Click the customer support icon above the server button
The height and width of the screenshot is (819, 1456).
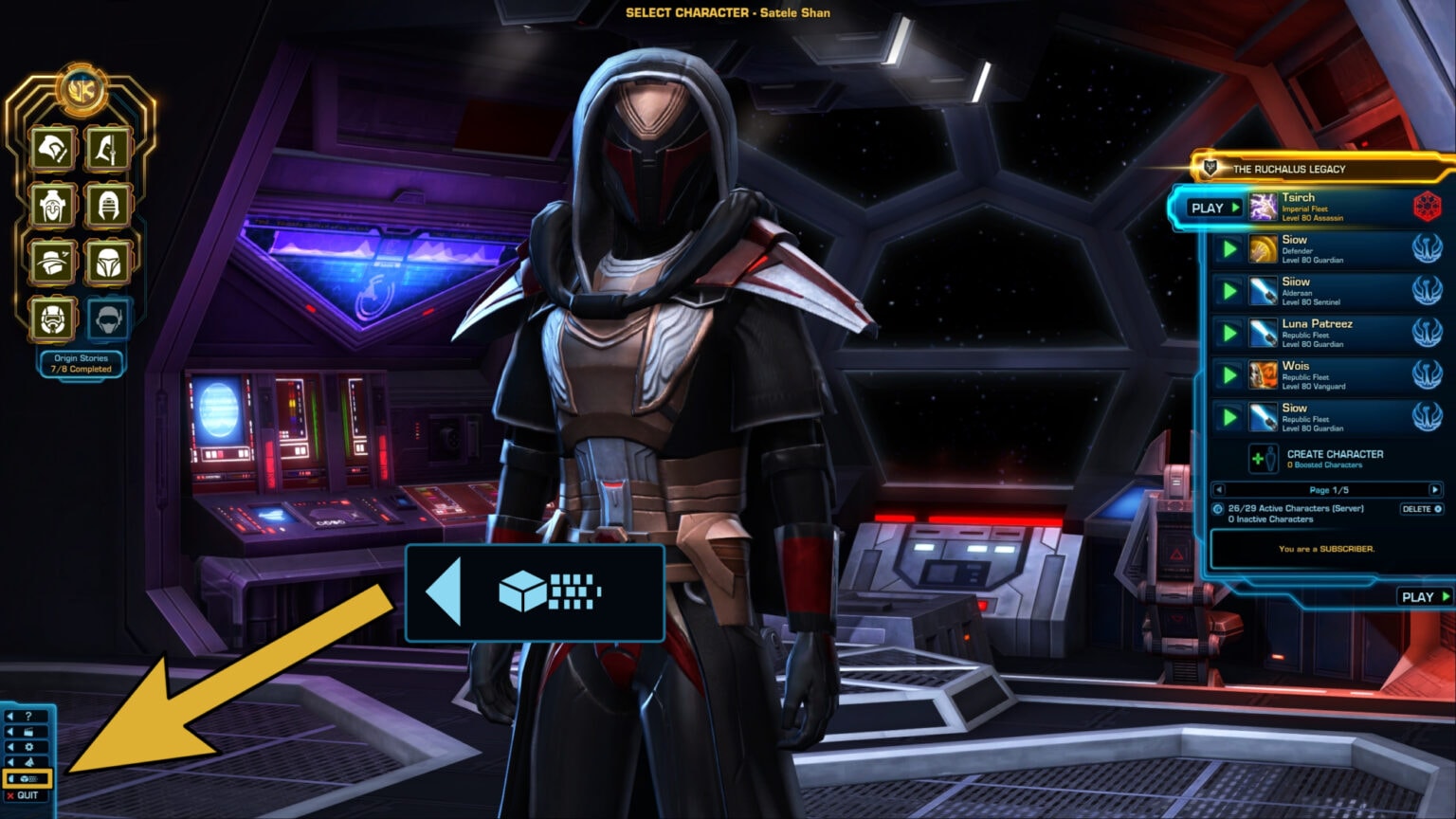pyautogui.click(x=28, y=761)
